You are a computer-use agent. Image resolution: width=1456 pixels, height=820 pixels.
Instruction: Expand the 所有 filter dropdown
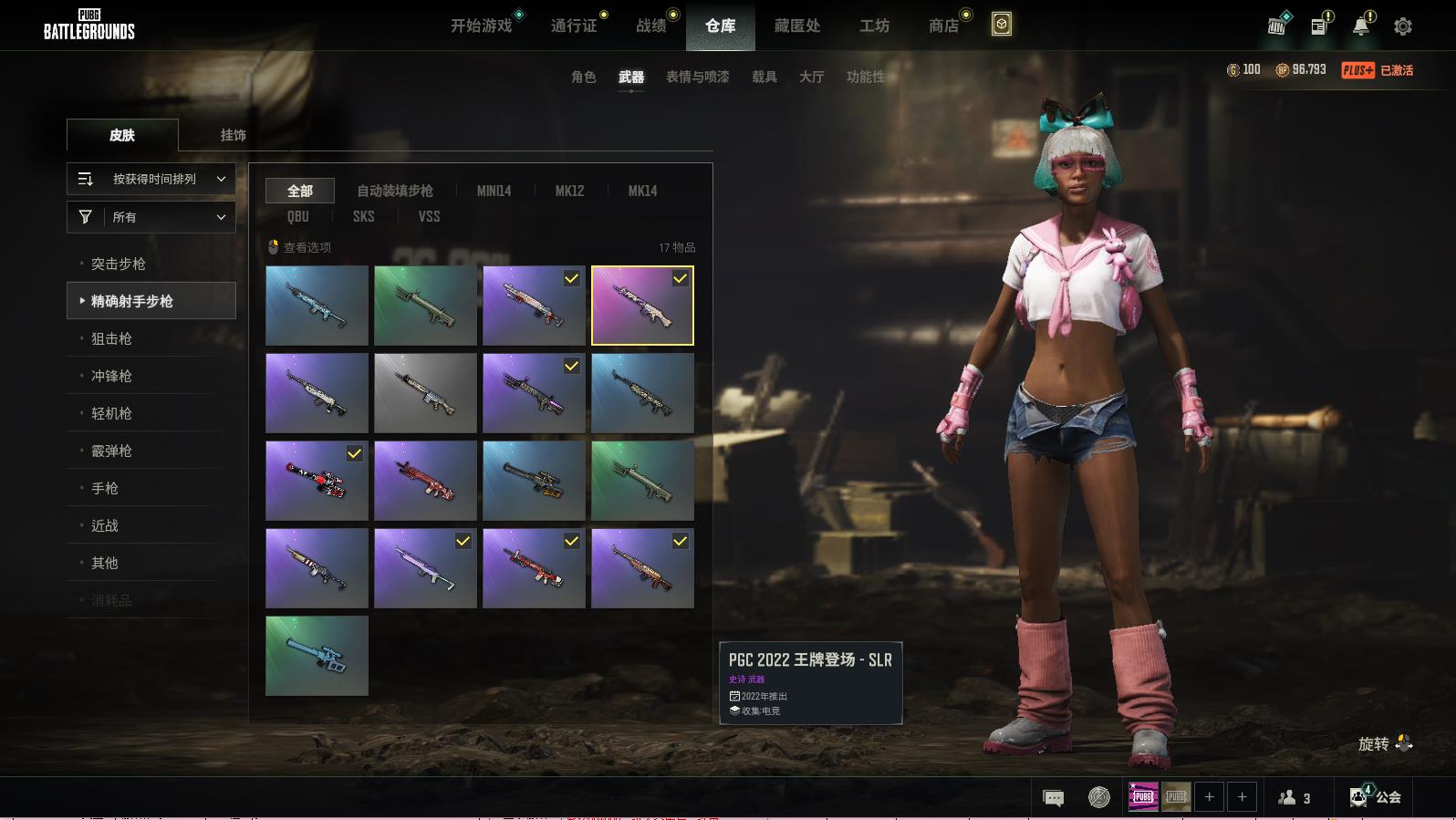pyautogui.click(x=151, y=217)
